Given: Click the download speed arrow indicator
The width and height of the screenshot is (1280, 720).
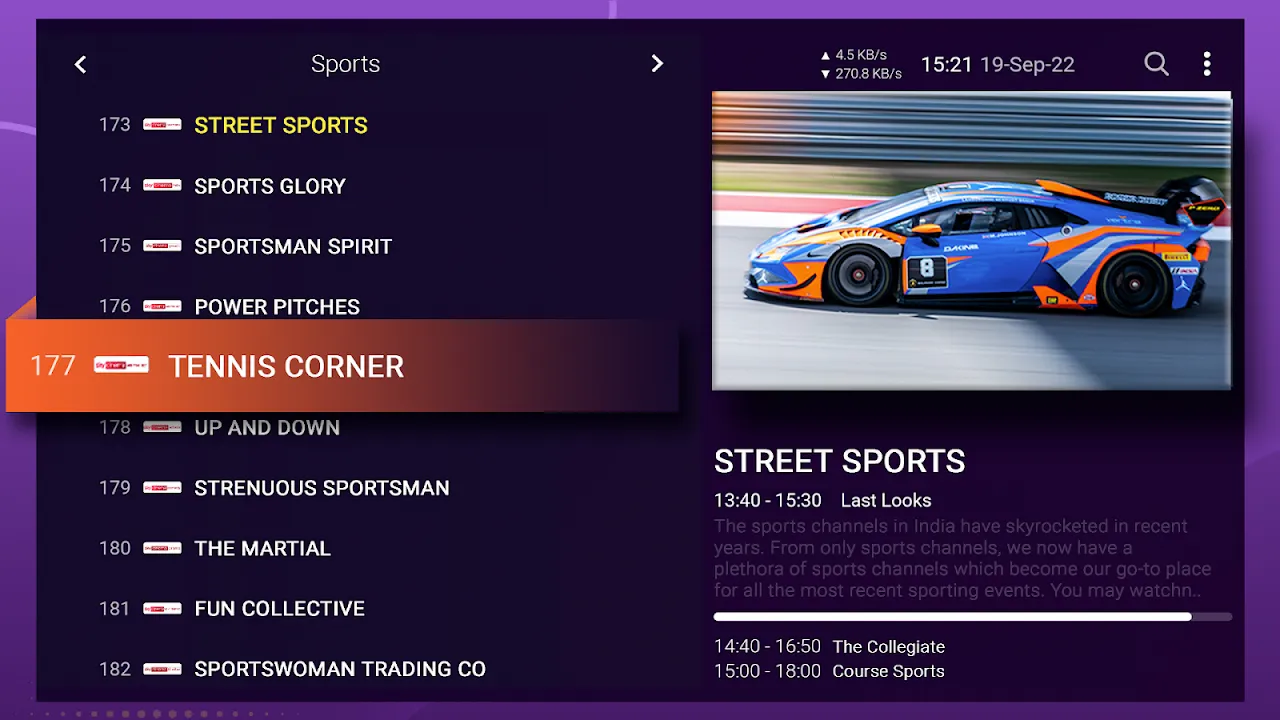Looking at the screenshot, I should [826, 73].
